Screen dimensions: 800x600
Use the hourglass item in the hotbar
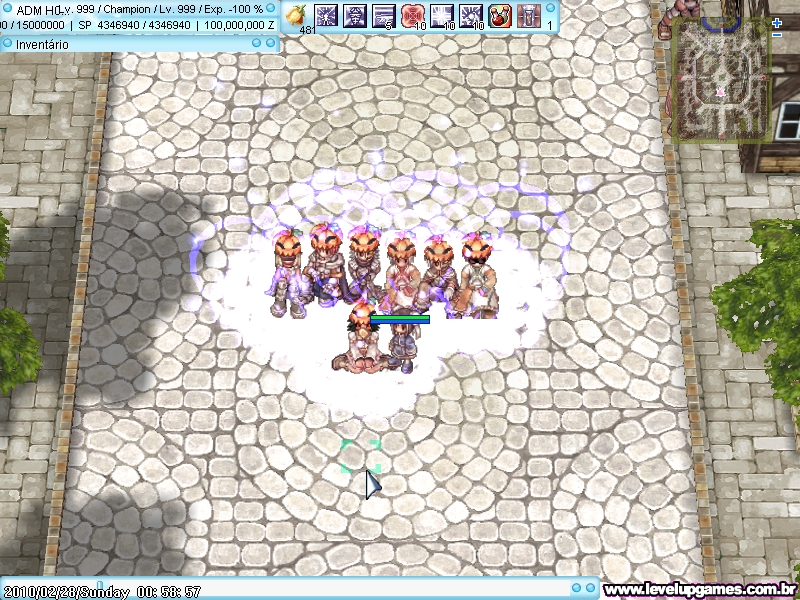point(529,15)
